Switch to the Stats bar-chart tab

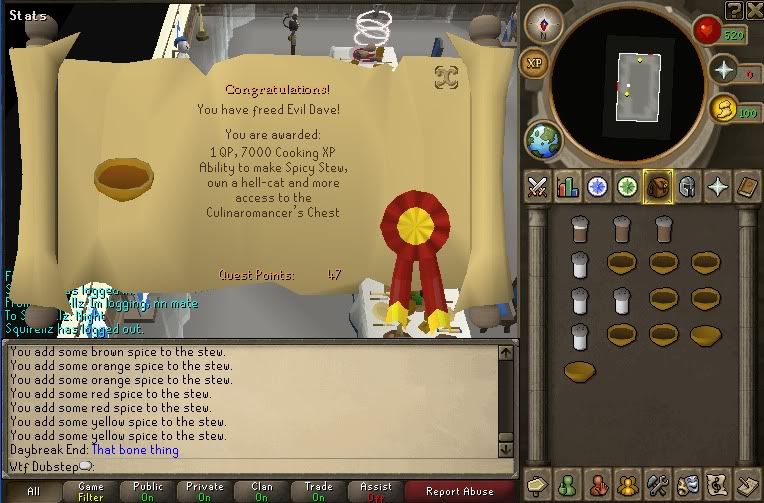568,186
